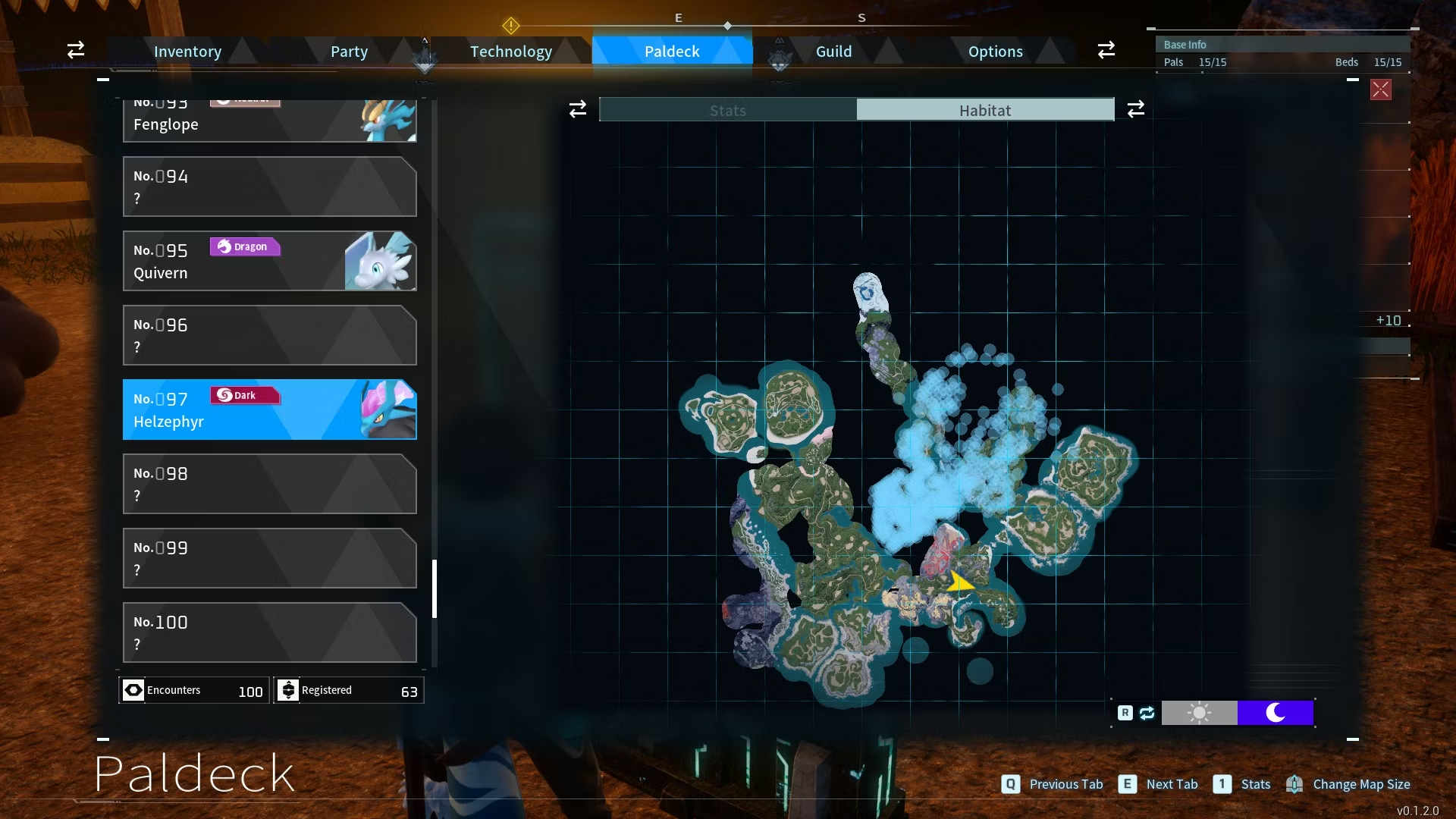The width and height of the screenshot is (1456, 819).
Task: Show nighttime habitat with the moon toggle
Action: (1276, 713)
